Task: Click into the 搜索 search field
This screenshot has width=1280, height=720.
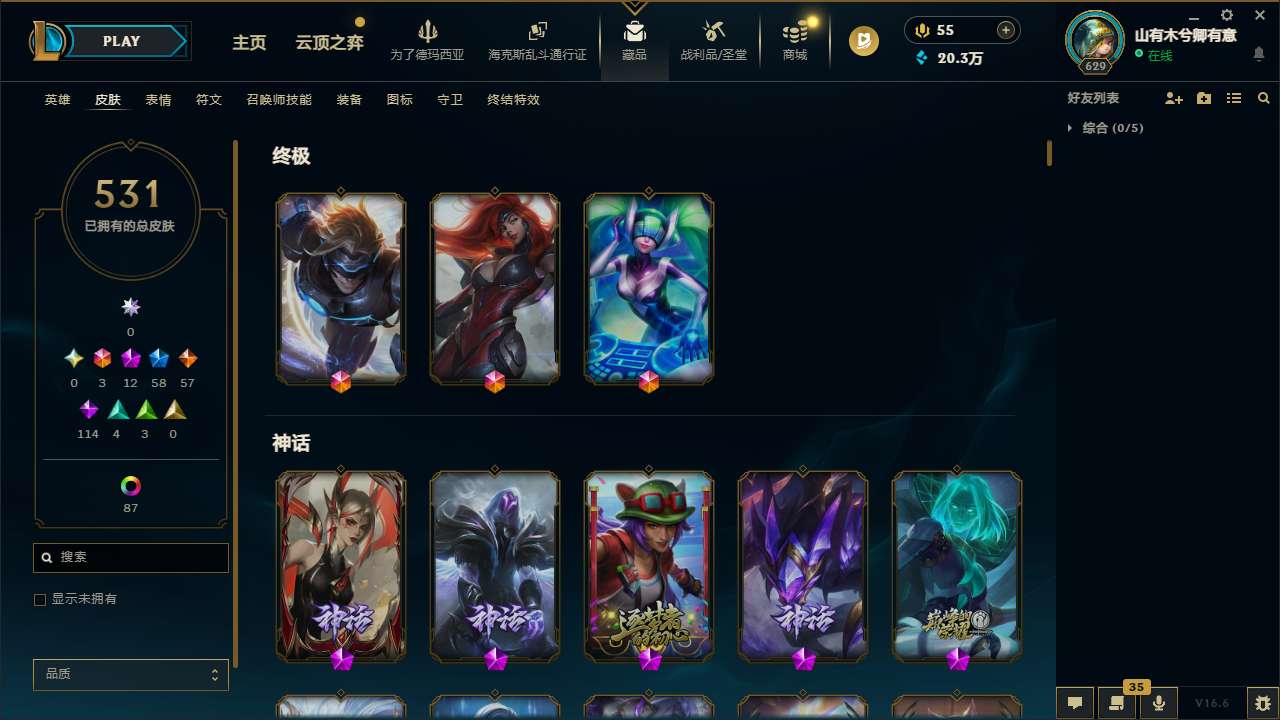Action: point(130,557)
